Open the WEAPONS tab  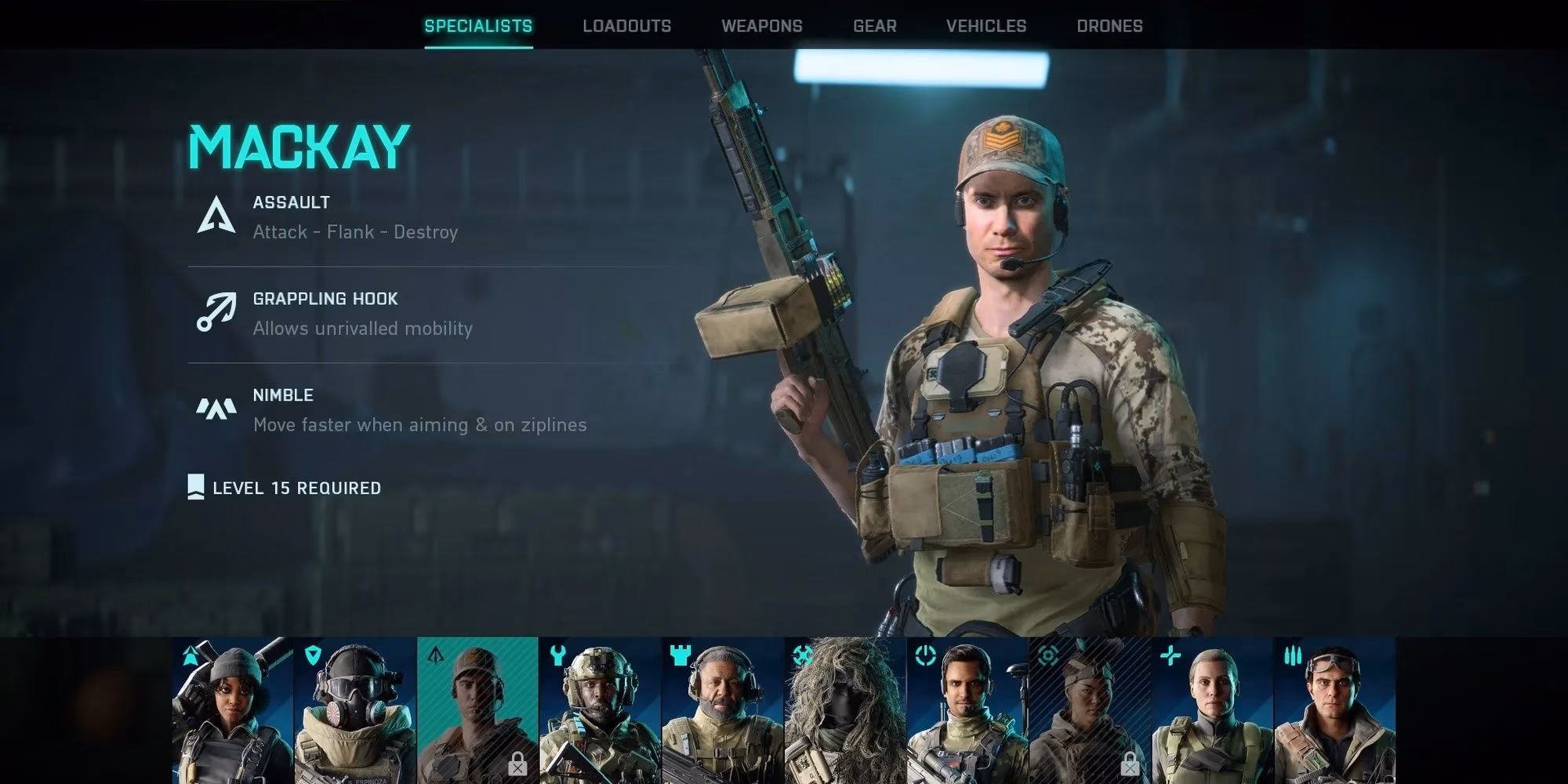(x=761, y=25)
